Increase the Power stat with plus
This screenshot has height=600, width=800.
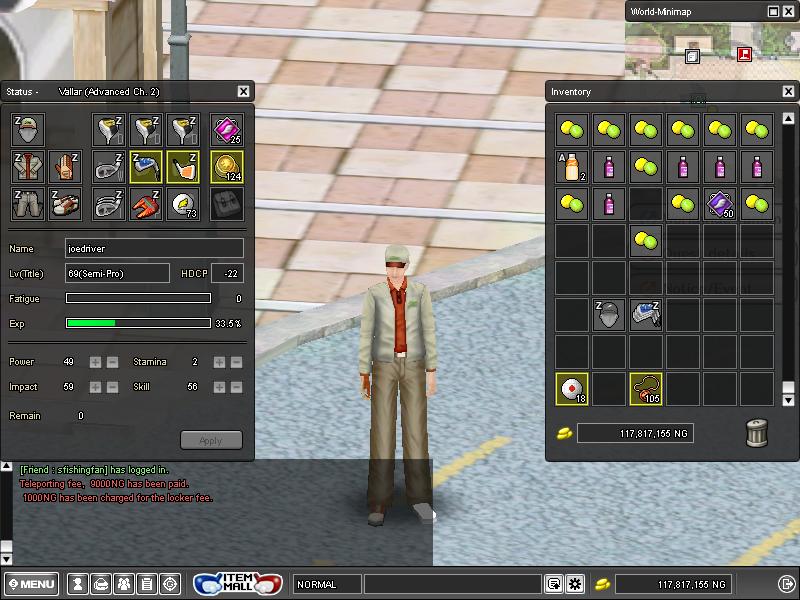[x=96, y=362]
